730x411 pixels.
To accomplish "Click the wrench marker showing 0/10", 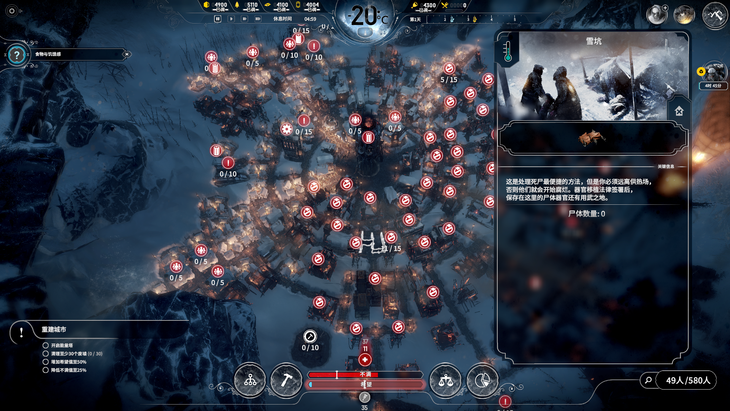I will [x=310, y=336].
